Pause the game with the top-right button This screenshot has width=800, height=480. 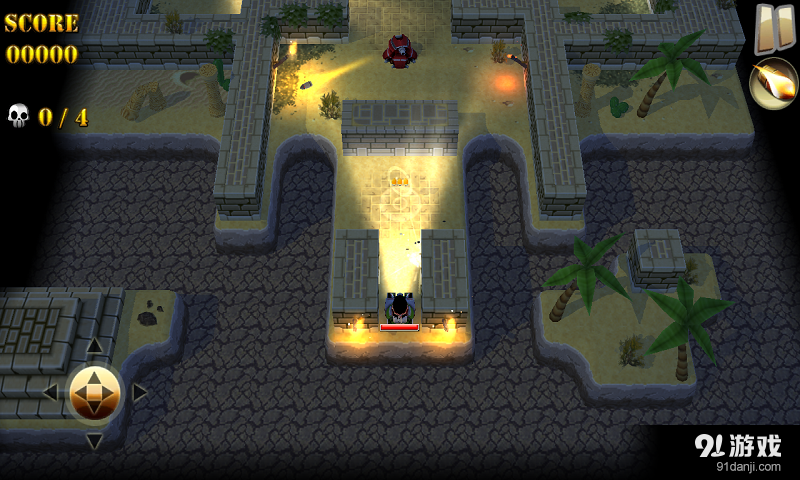point(768,26)
